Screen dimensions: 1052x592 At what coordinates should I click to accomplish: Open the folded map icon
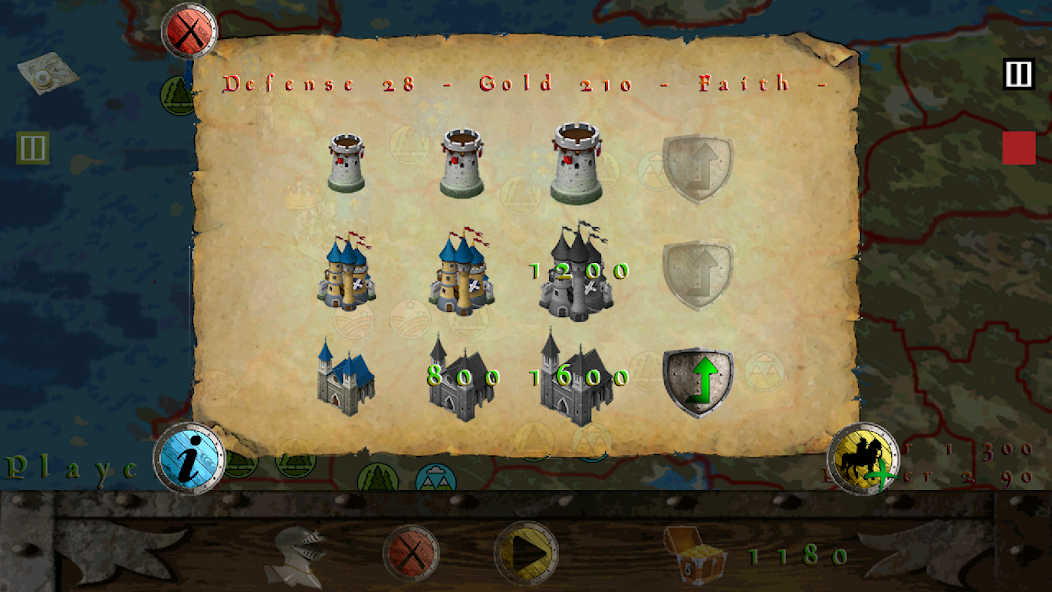47,73
